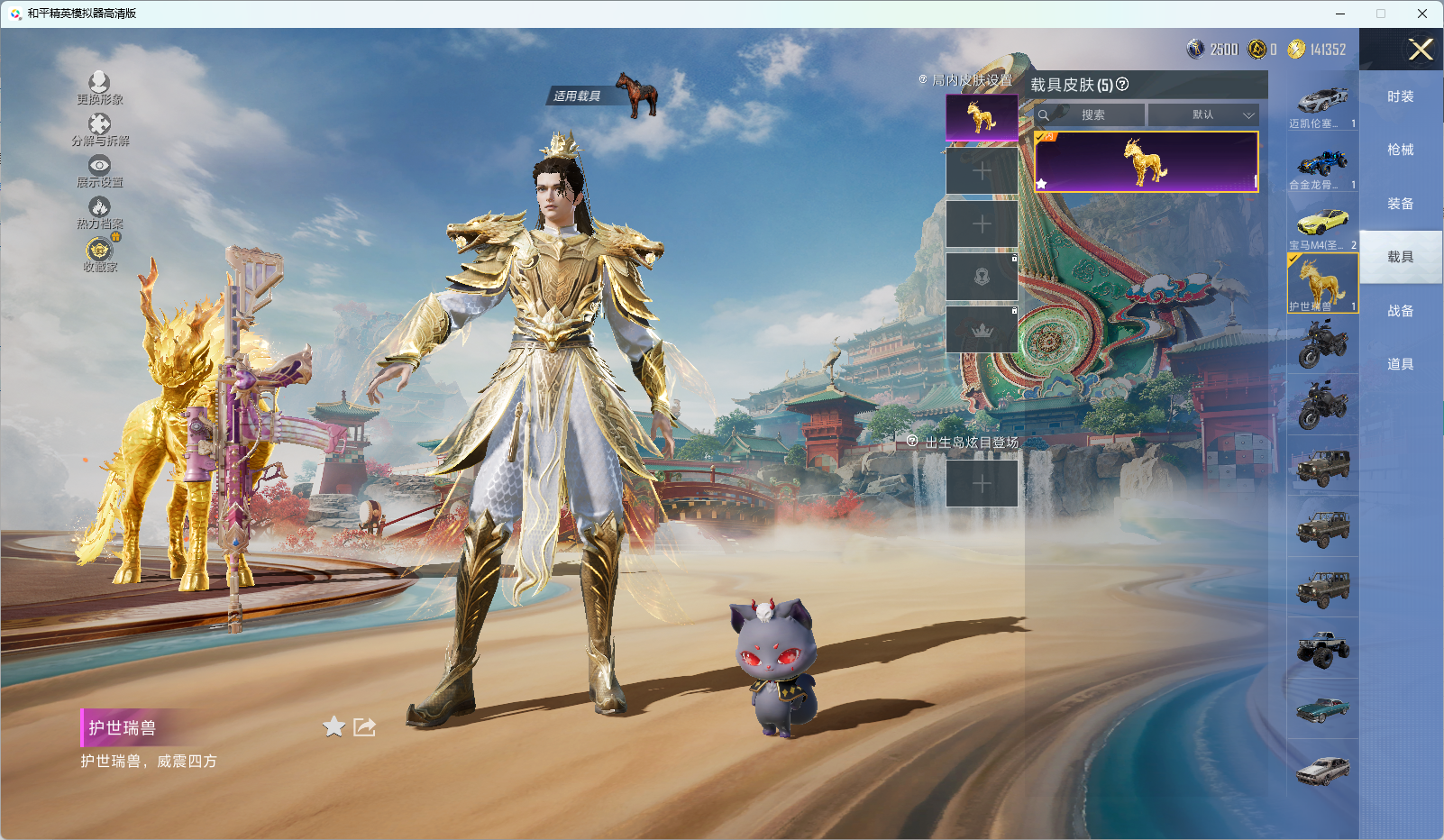View the 热力档案 heat profile

coord(99,213)
